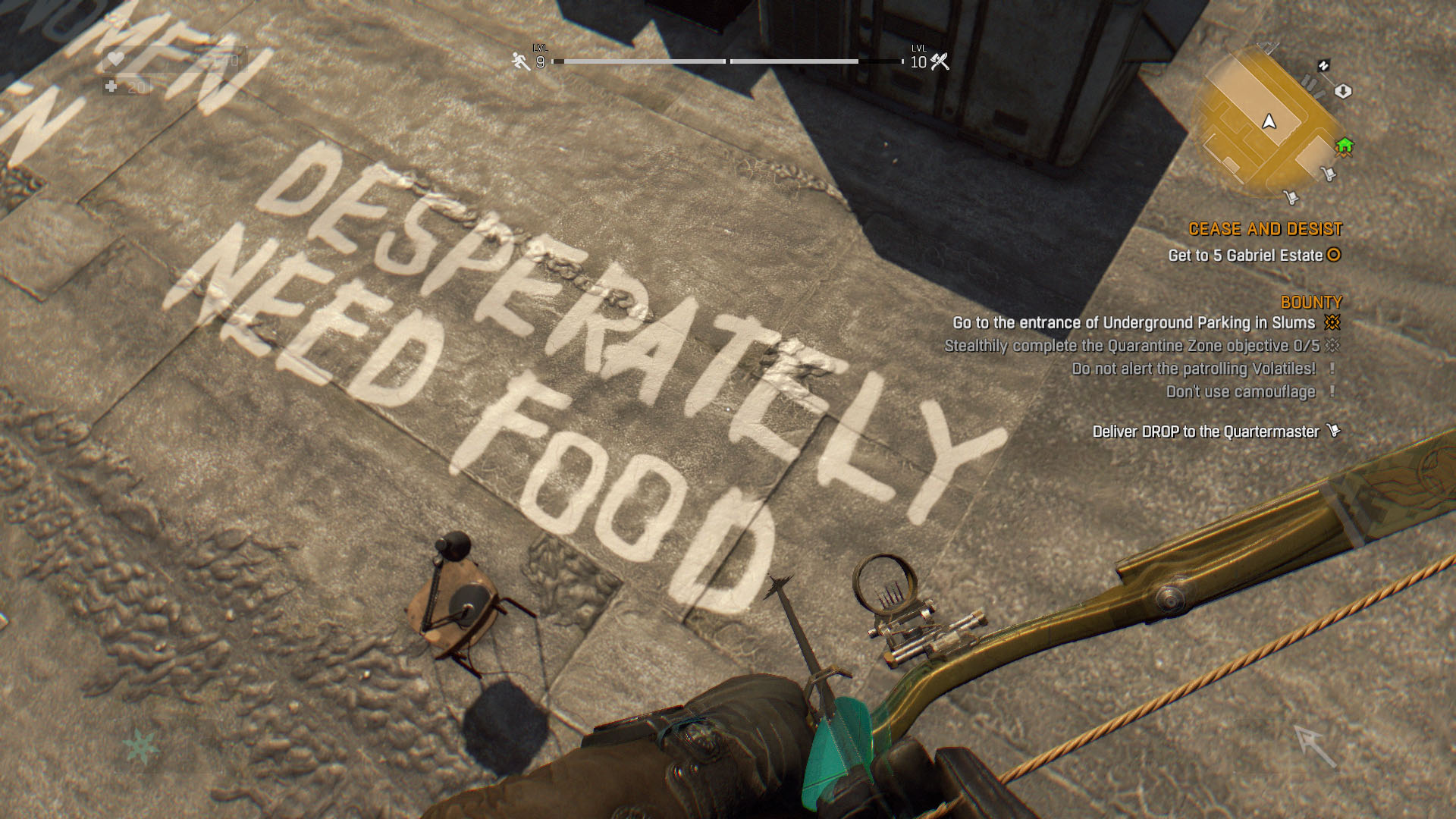Click the airdrop marker beside the minimap
This screenshot has width=1456, height=819.
point(1342,91)
